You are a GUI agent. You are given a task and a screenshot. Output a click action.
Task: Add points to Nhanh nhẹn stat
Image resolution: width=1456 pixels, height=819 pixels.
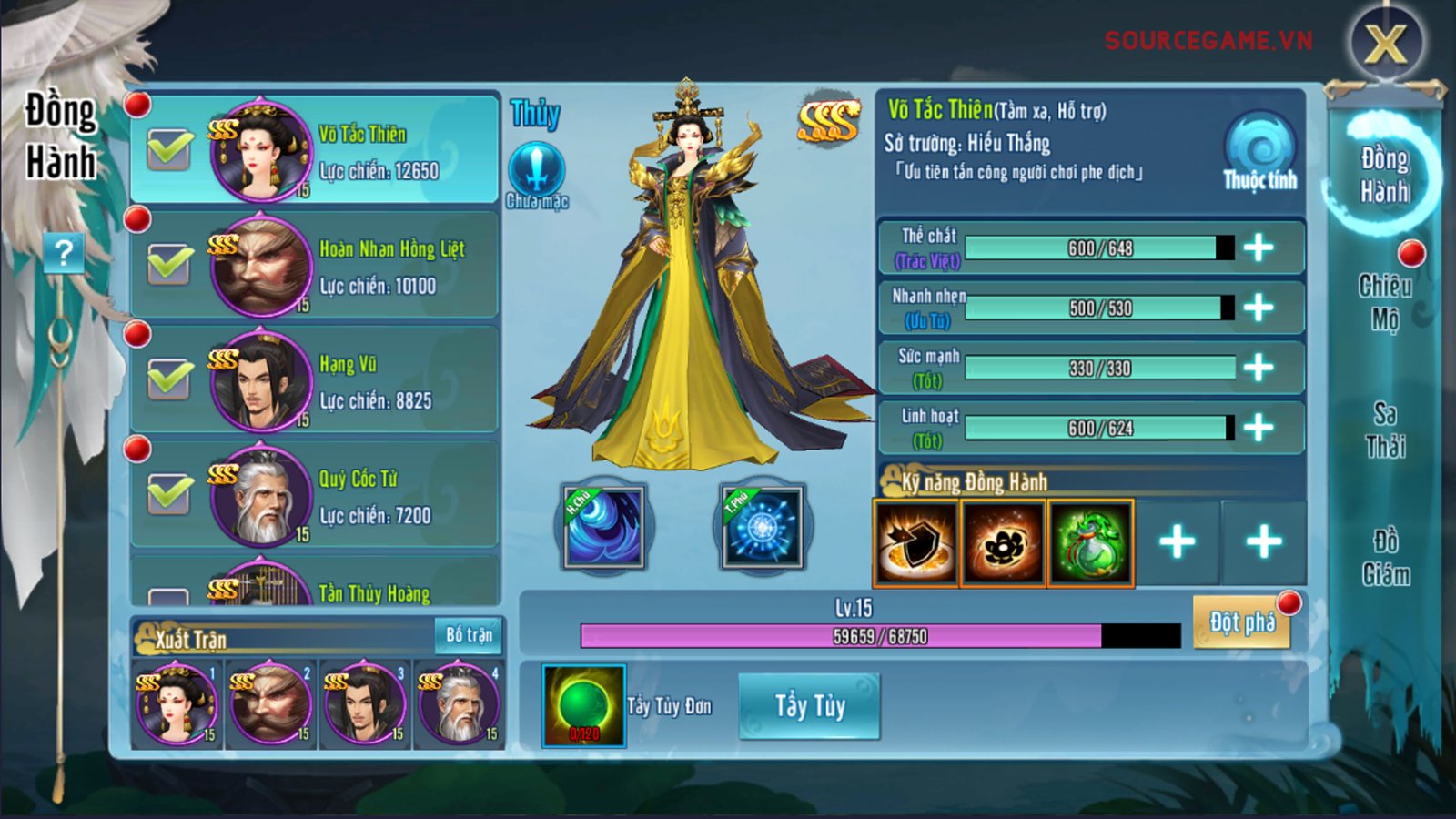[1259, 308]
